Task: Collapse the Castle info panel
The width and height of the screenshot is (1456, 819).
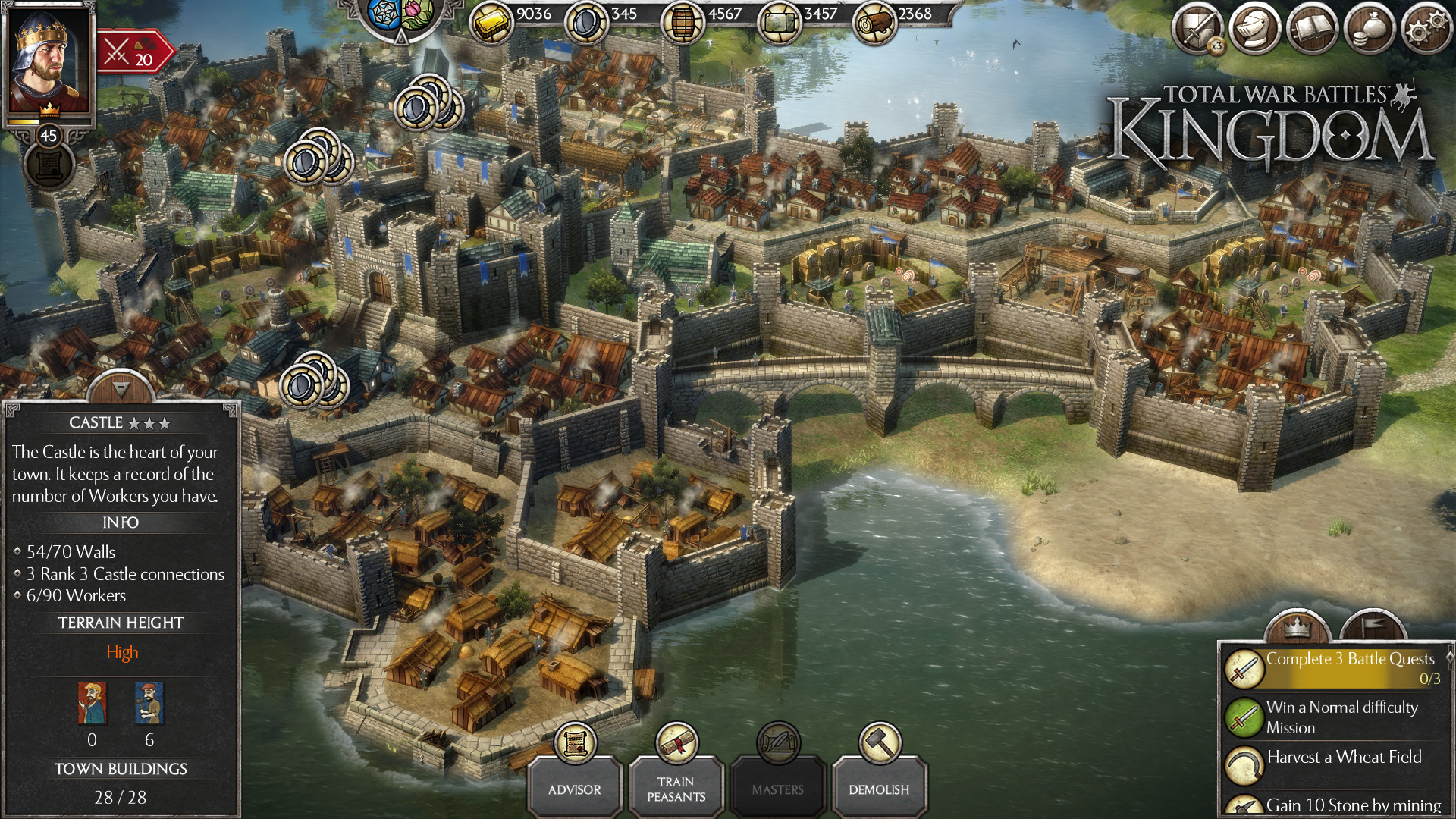Action: point(121,388)
